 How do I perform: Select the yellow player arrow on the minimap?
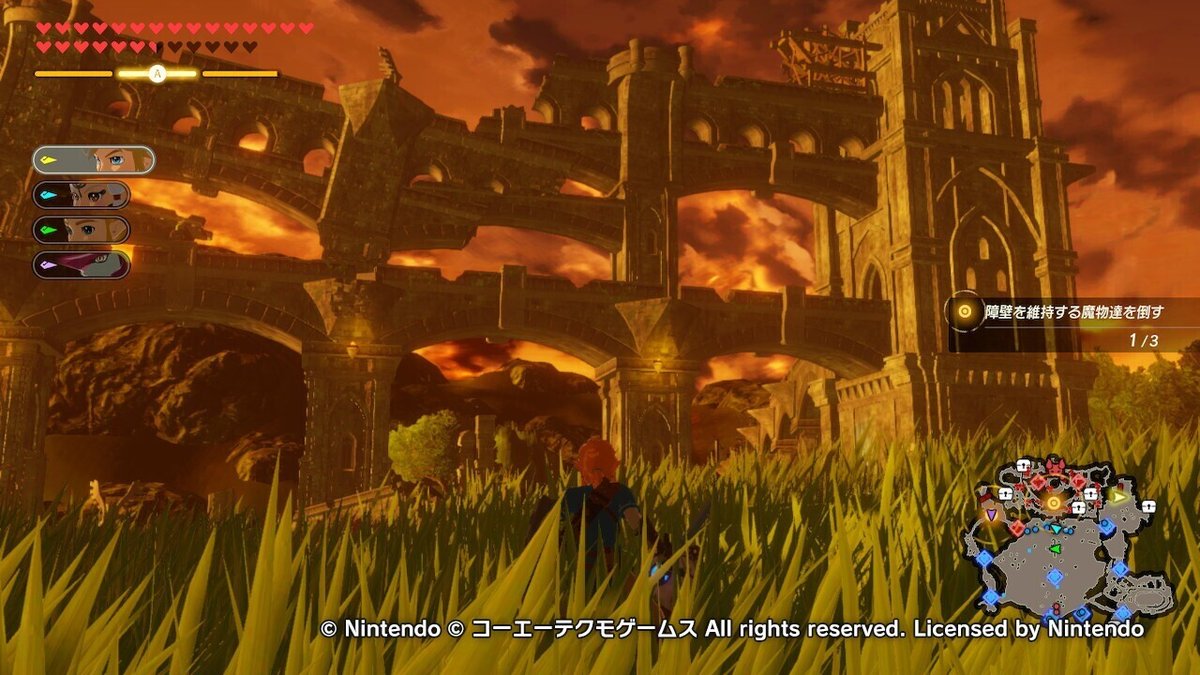[1119, 496]
